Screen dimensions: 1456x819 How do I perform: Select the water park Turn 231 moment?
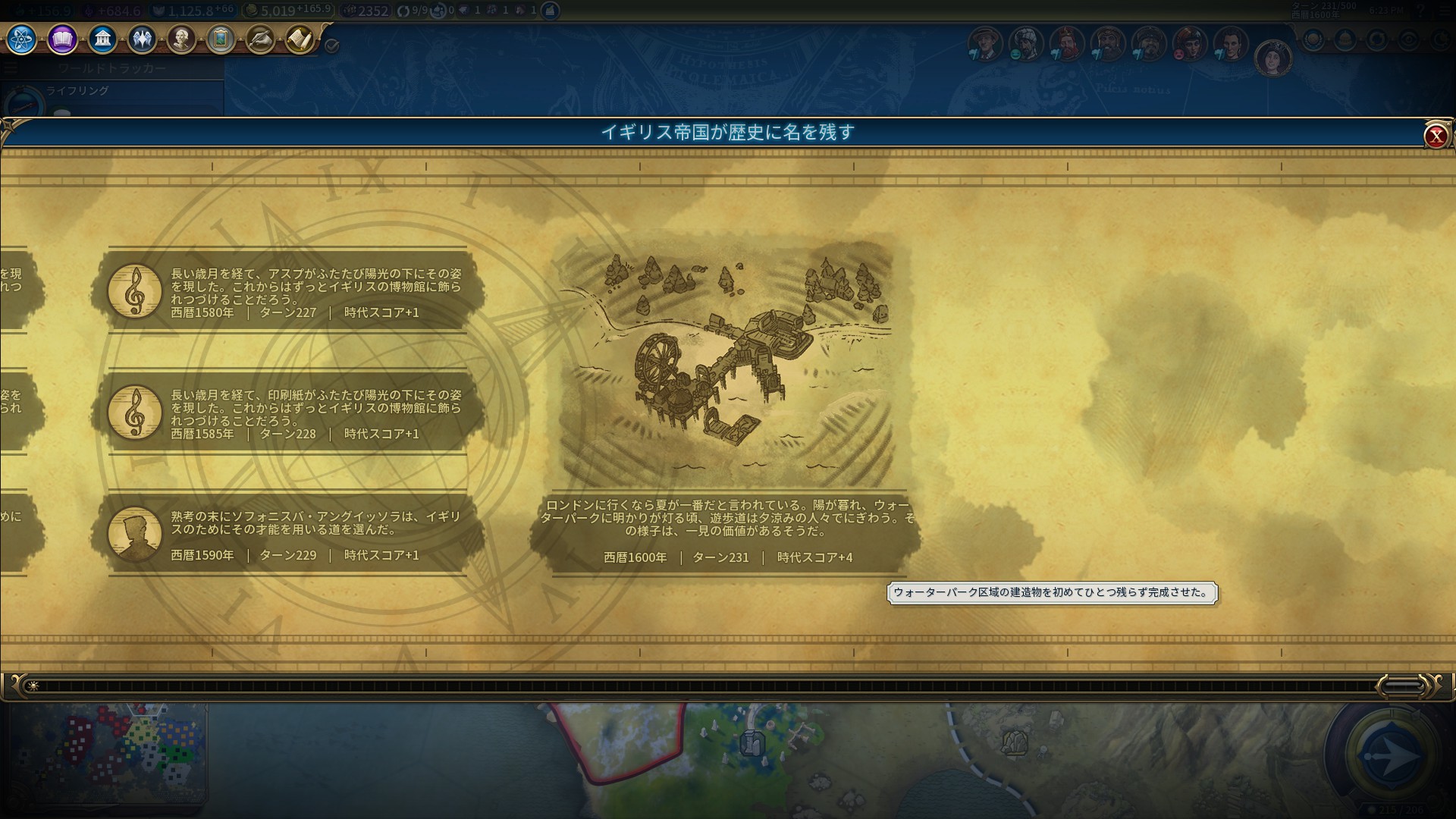[726, 402]
